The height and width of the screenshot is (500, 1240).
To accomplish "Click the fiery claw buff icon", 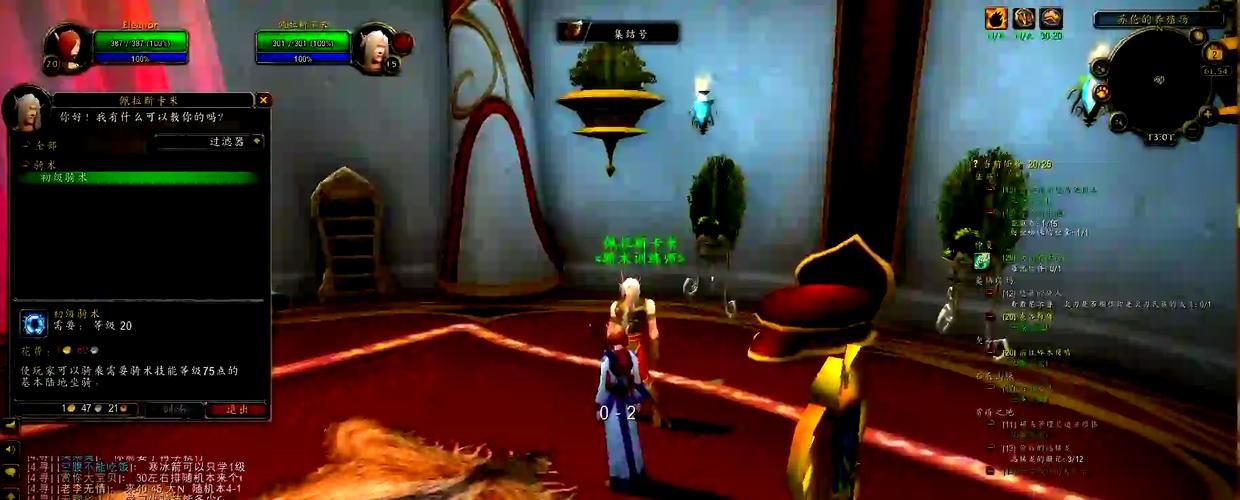I will click(x=996, y=19).
